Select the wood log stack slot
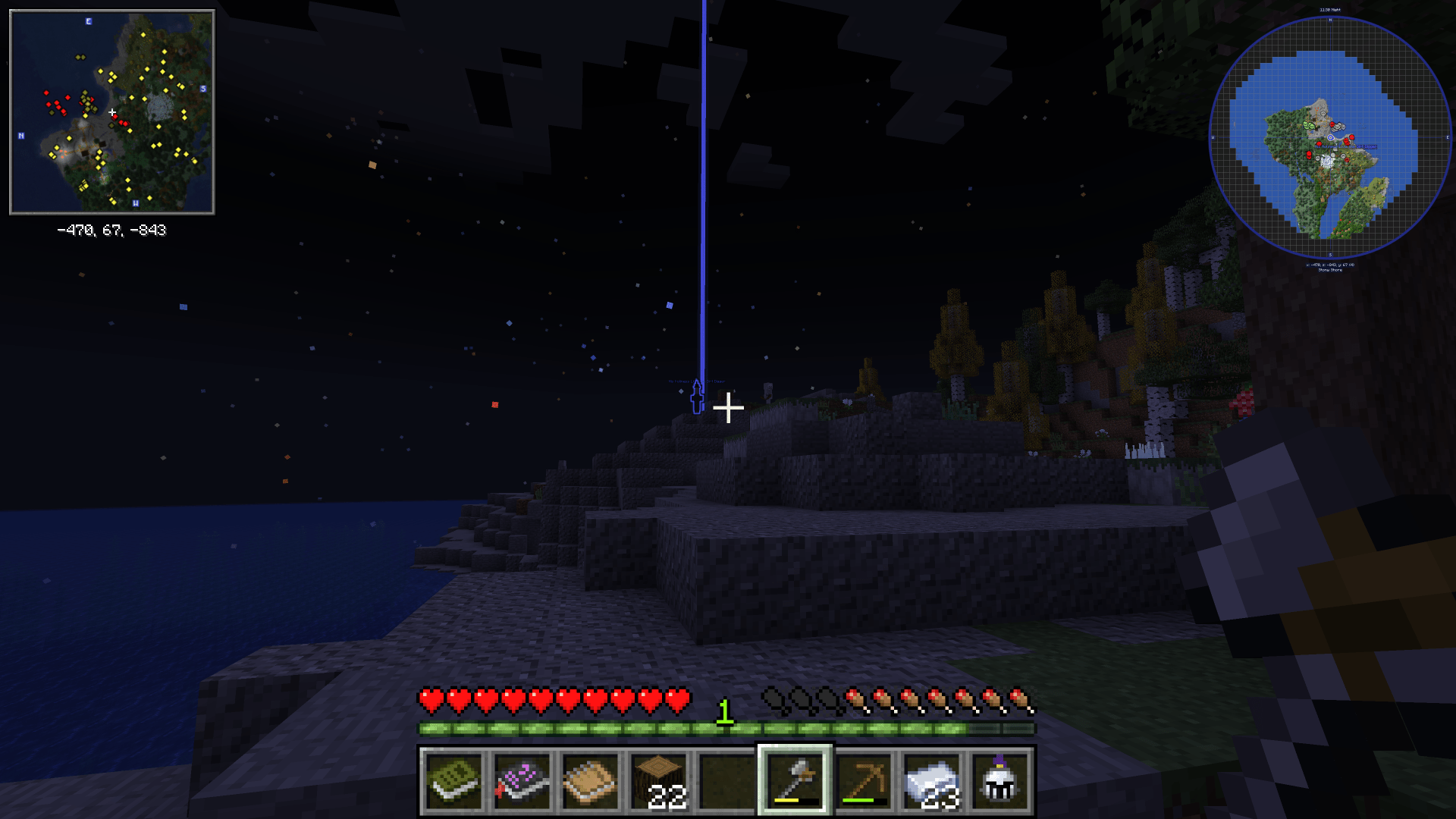 [x=658, y=781]
